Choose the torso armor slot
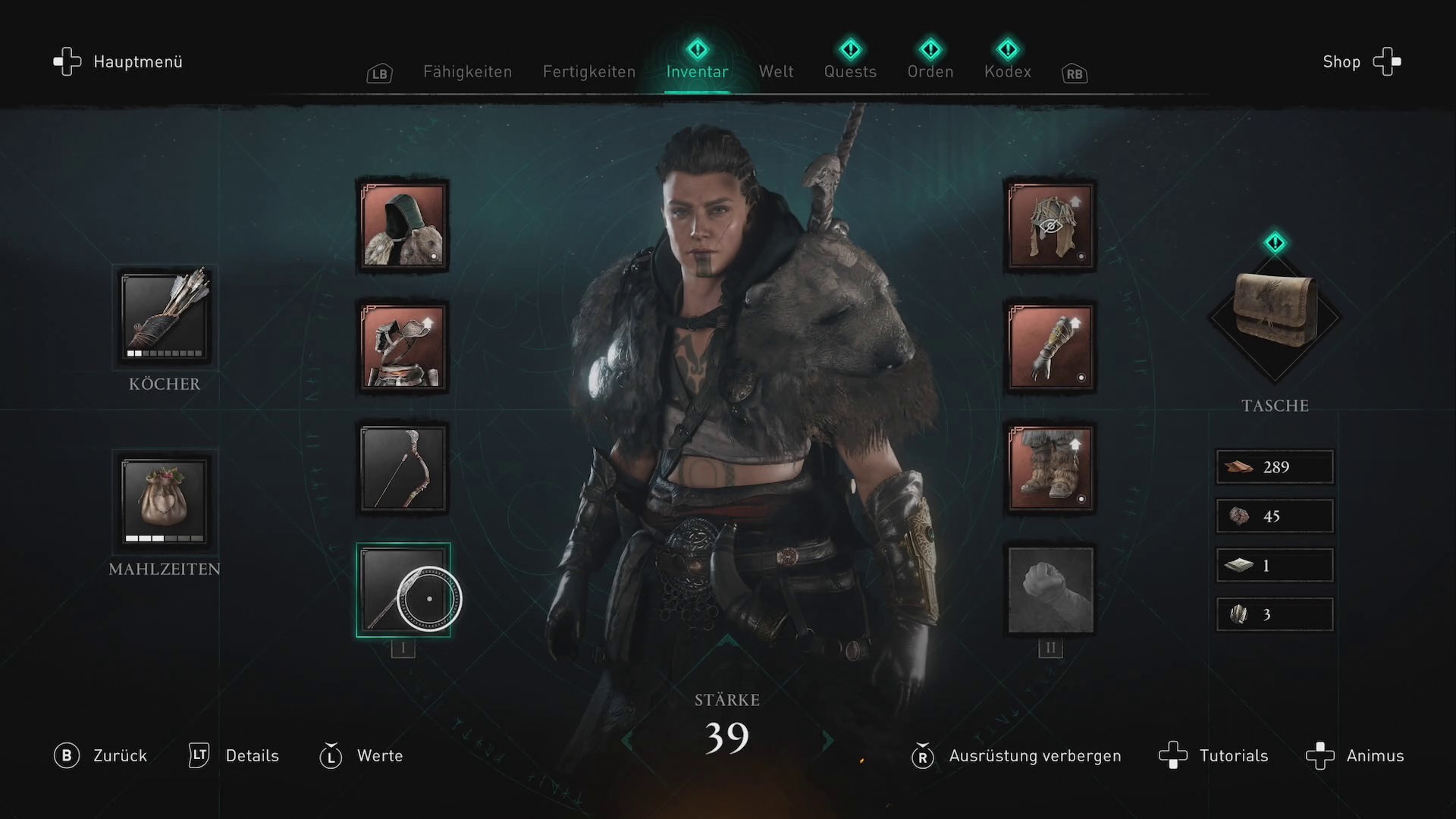This screenshot has width=1456, height=819. pyautogui.click(x=403, y=347)
